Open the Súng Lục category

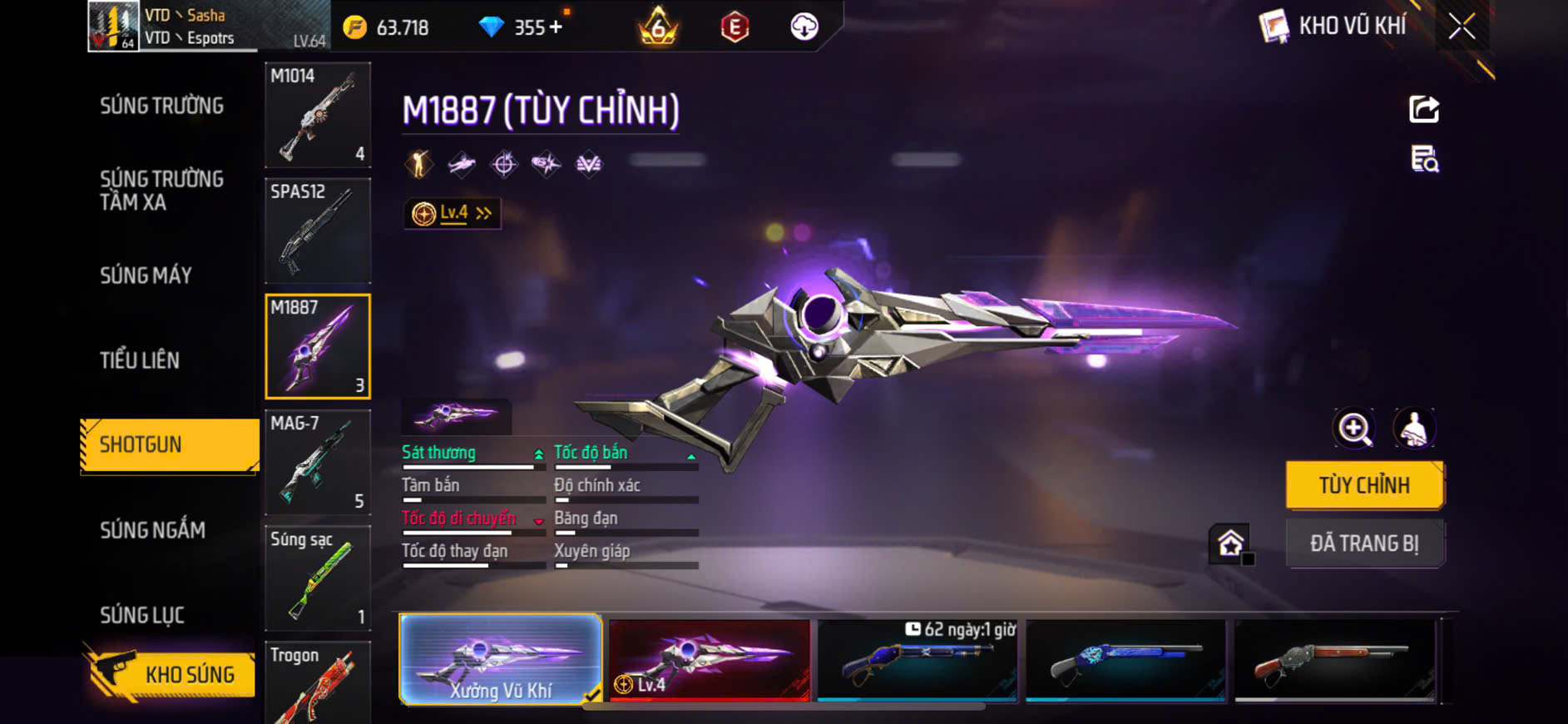pos(142,615)
